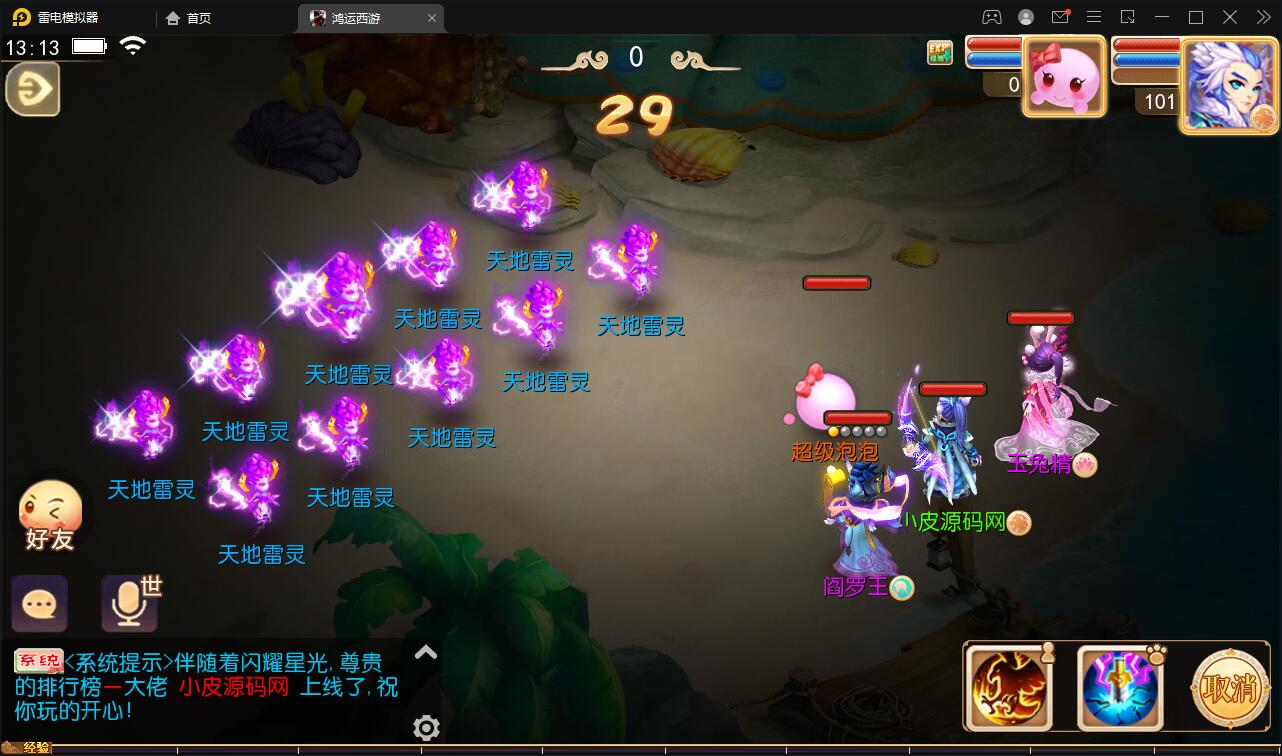Screen dimensions: 1282x756
Task: Open the emulator gamepad key-mapping icon
Action: pos(990,17)
